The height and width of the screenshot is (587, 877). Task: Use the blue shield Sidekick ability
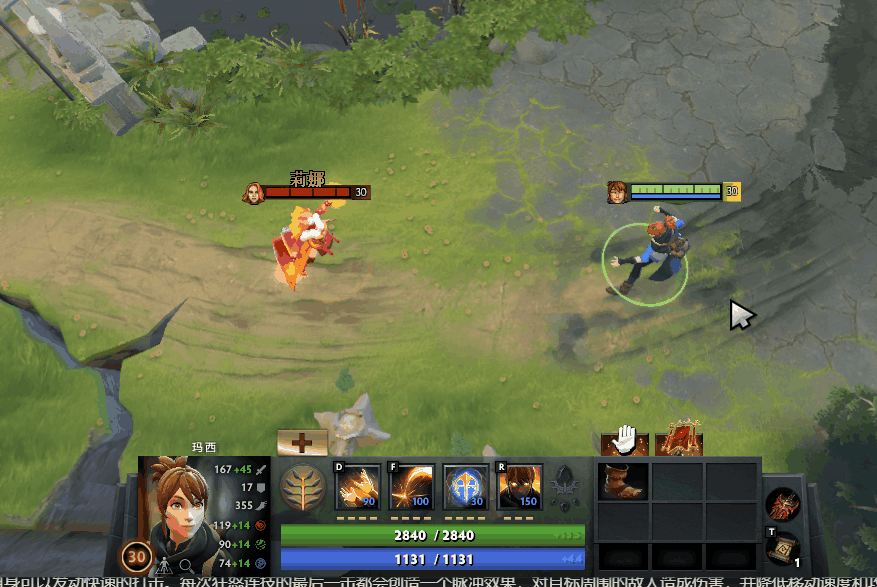465,486
